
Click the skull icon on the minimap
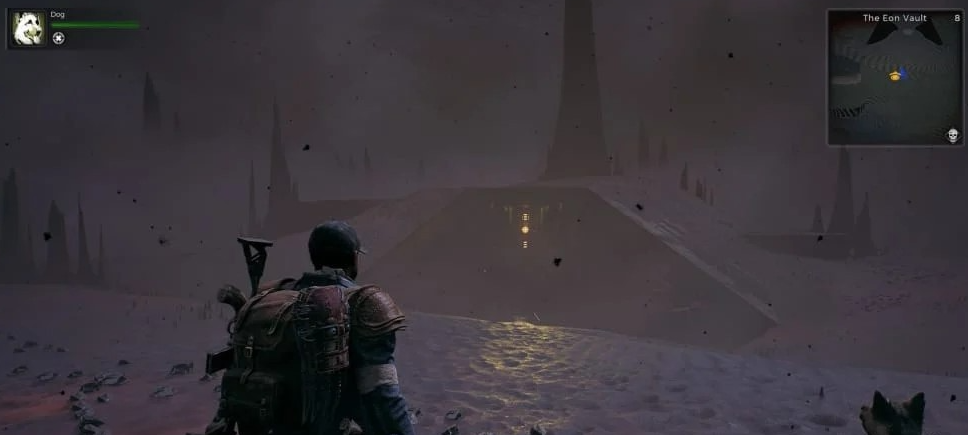[x=952, y=135]
